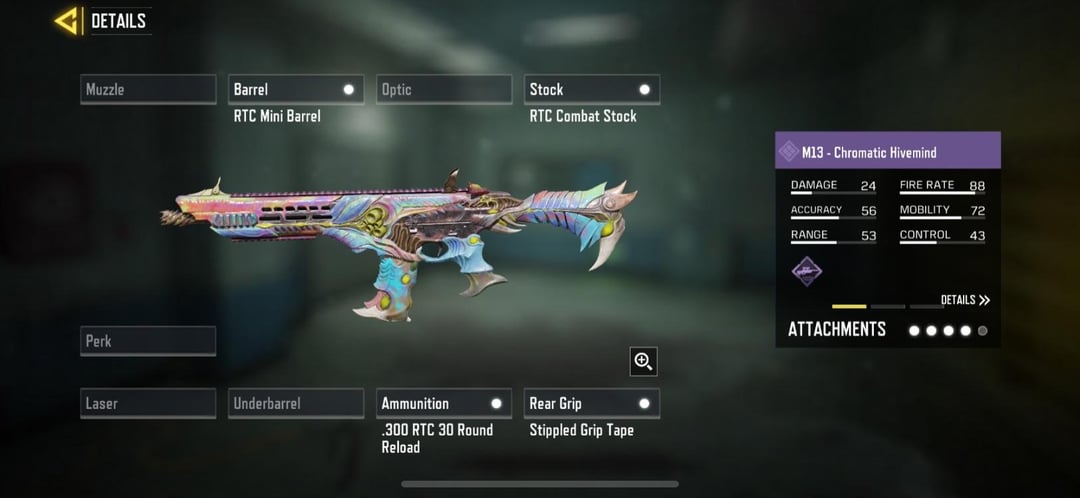
Task: Change the Ammunition attachment
Action: pos(444,403)
